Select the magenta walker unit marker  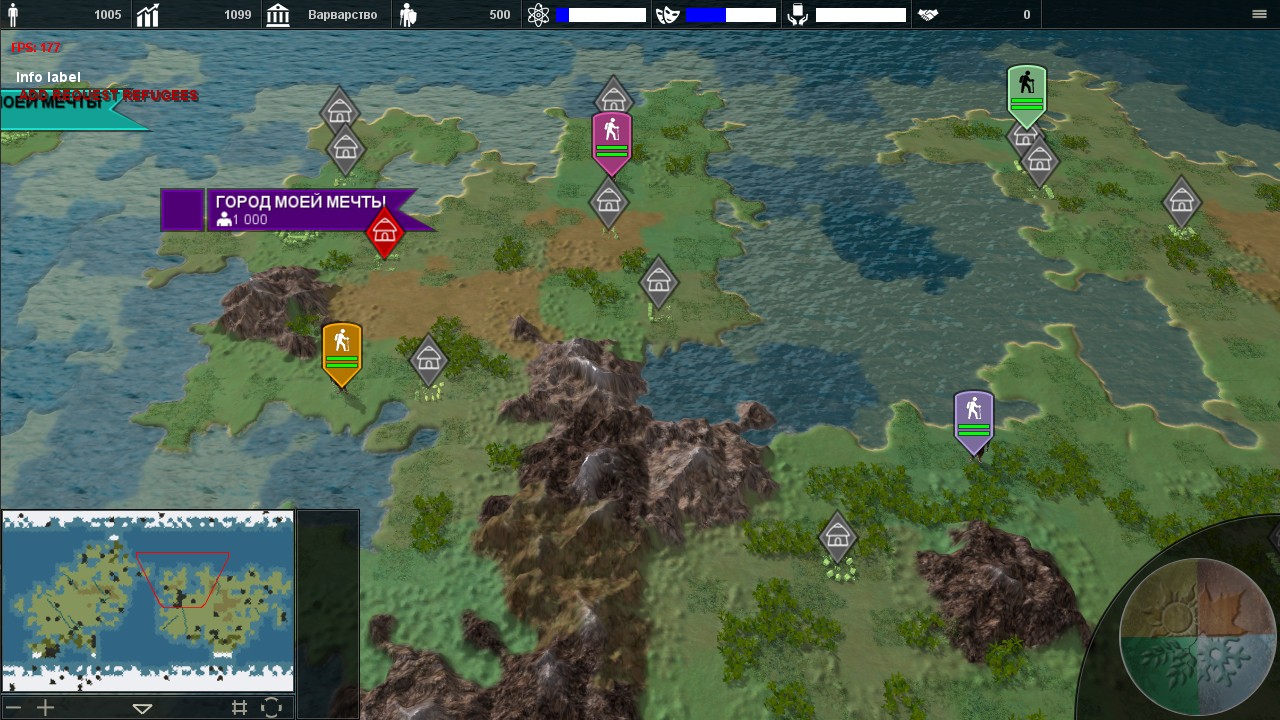click(611, 142)
